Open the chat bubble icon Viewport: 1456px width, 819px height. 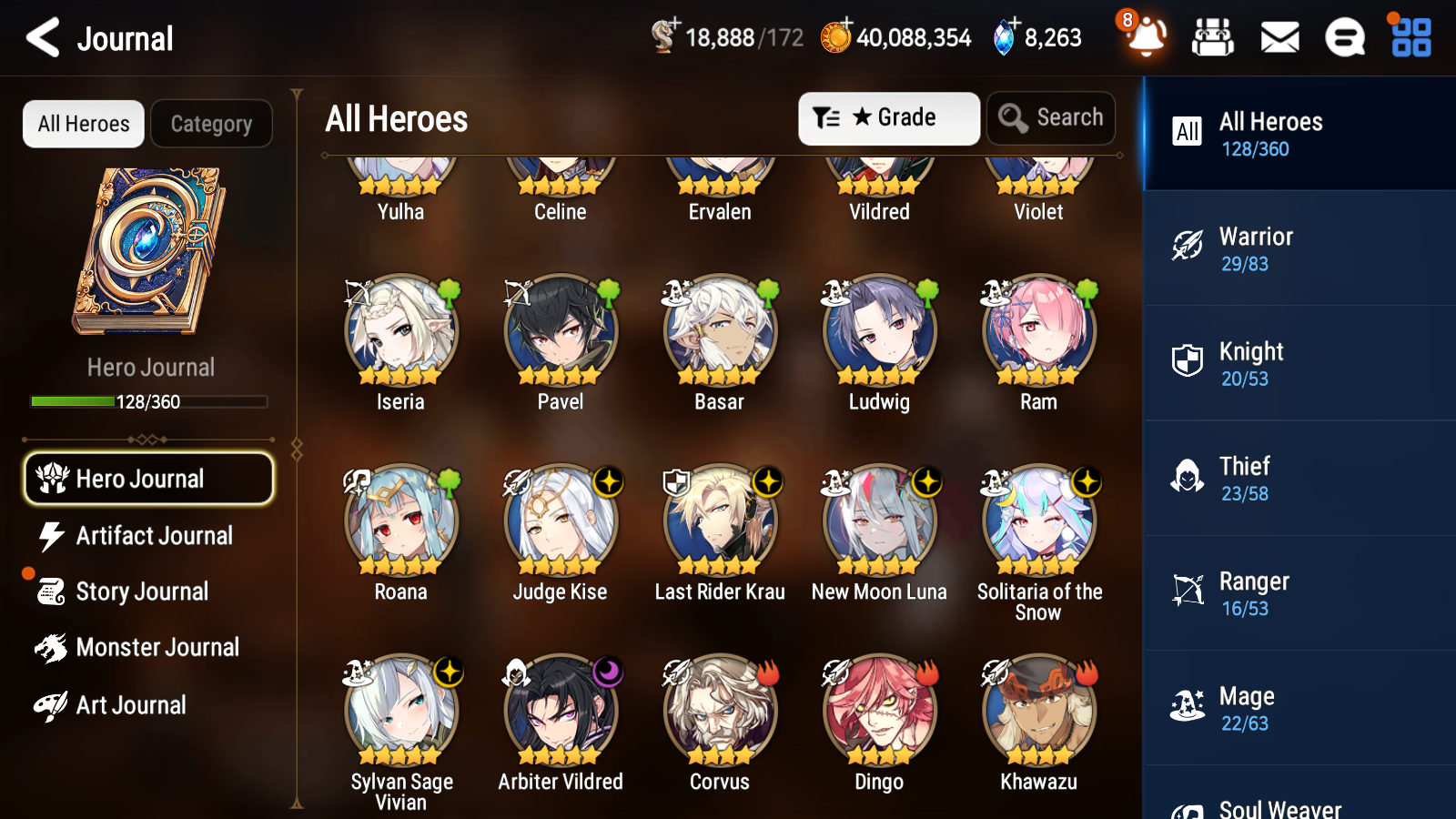pos(1344,37)
